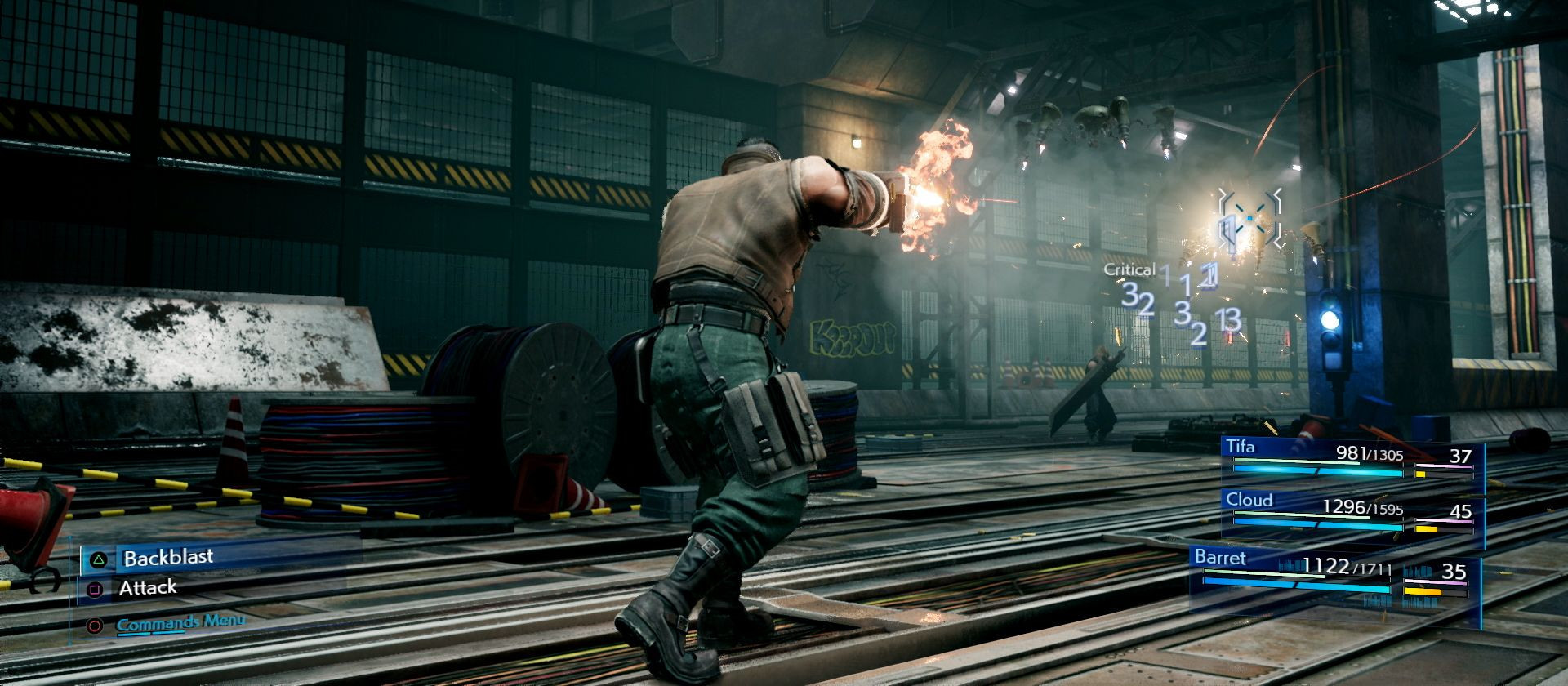Select the Backblast command
This screenshot has width=1568, height=686.
167,558
